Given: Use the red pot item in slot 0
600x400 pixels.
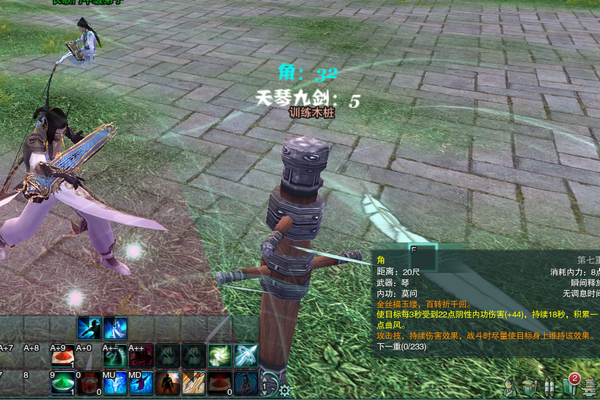Looking at the screenshot, I should [89, 382].
